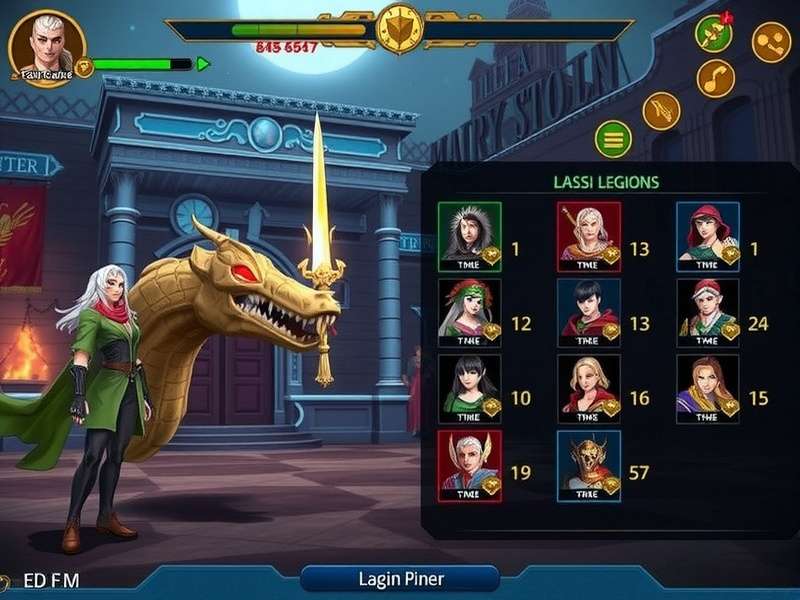Select the golden masked hero numbered 57
Viewport: 800px width, 600px height.
589,465
